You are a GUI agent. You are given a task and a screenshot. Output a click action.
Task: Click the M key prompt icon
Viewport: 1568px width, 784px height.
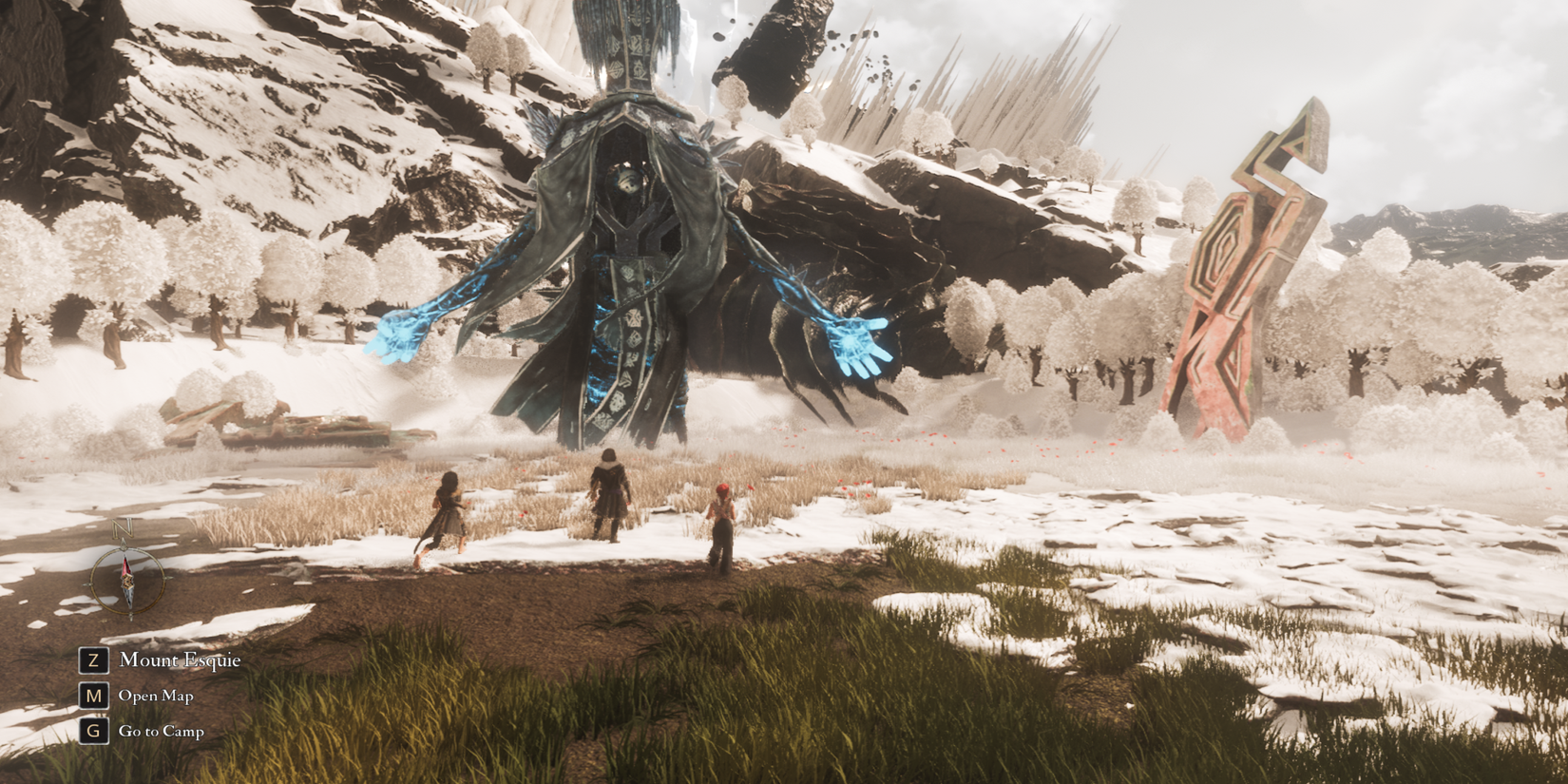pos(92,696)
